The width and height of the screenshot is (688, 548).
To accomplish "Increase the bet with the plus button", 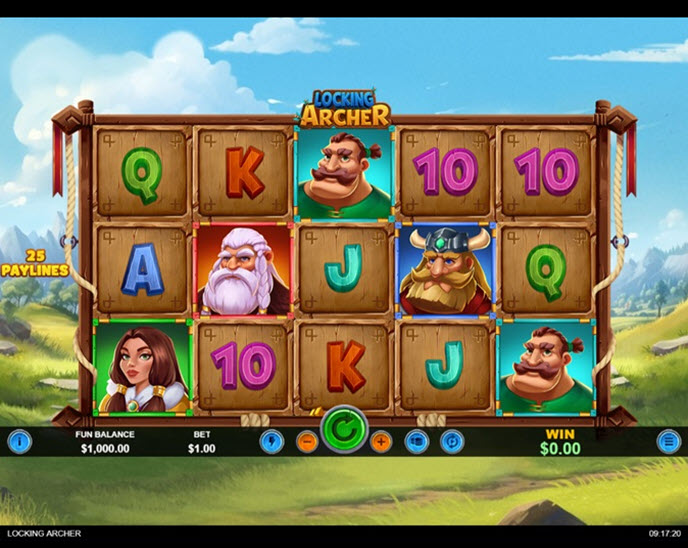I will 381,441.
